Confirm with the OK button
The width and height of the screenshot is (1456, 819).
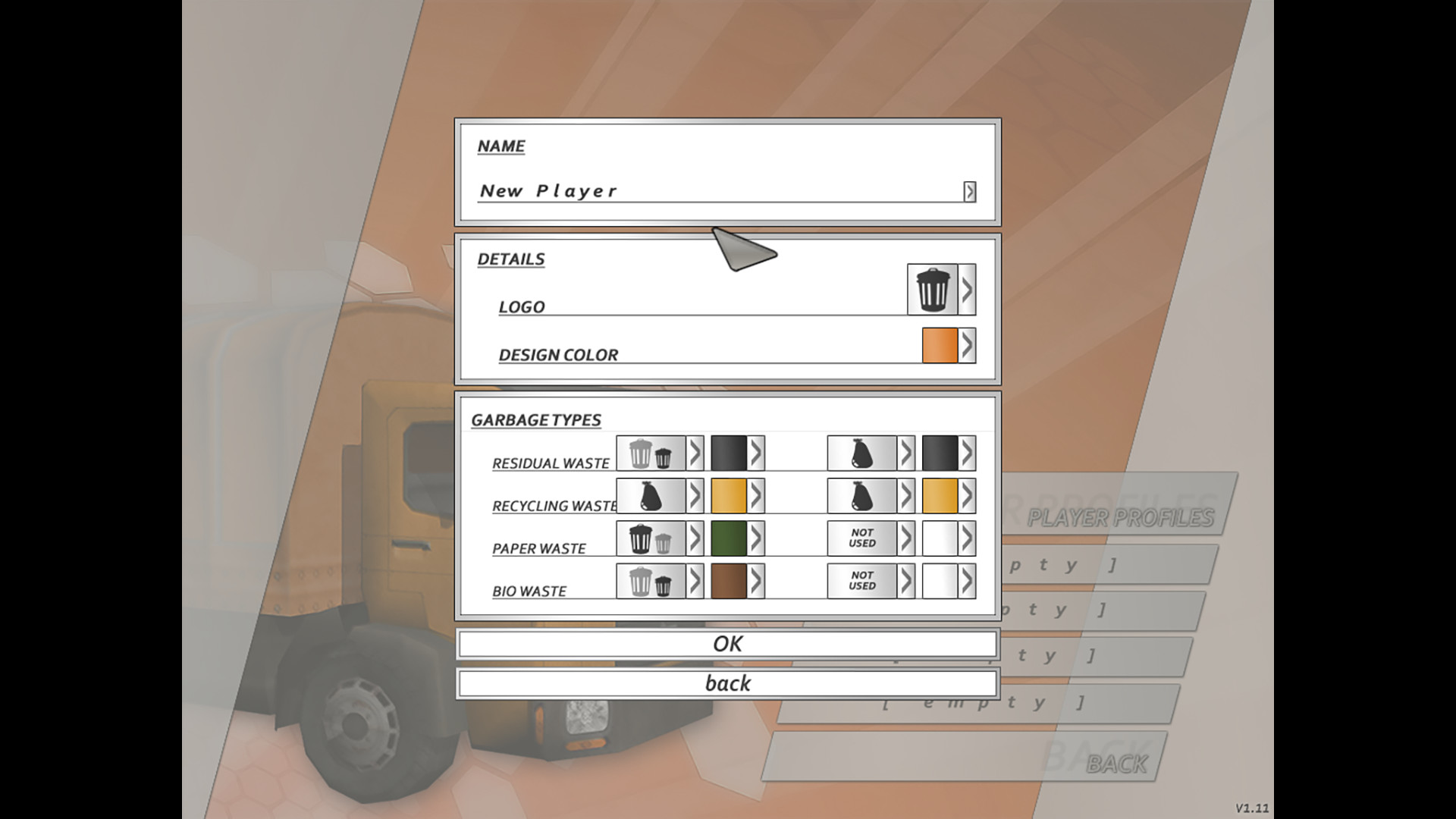728,643
